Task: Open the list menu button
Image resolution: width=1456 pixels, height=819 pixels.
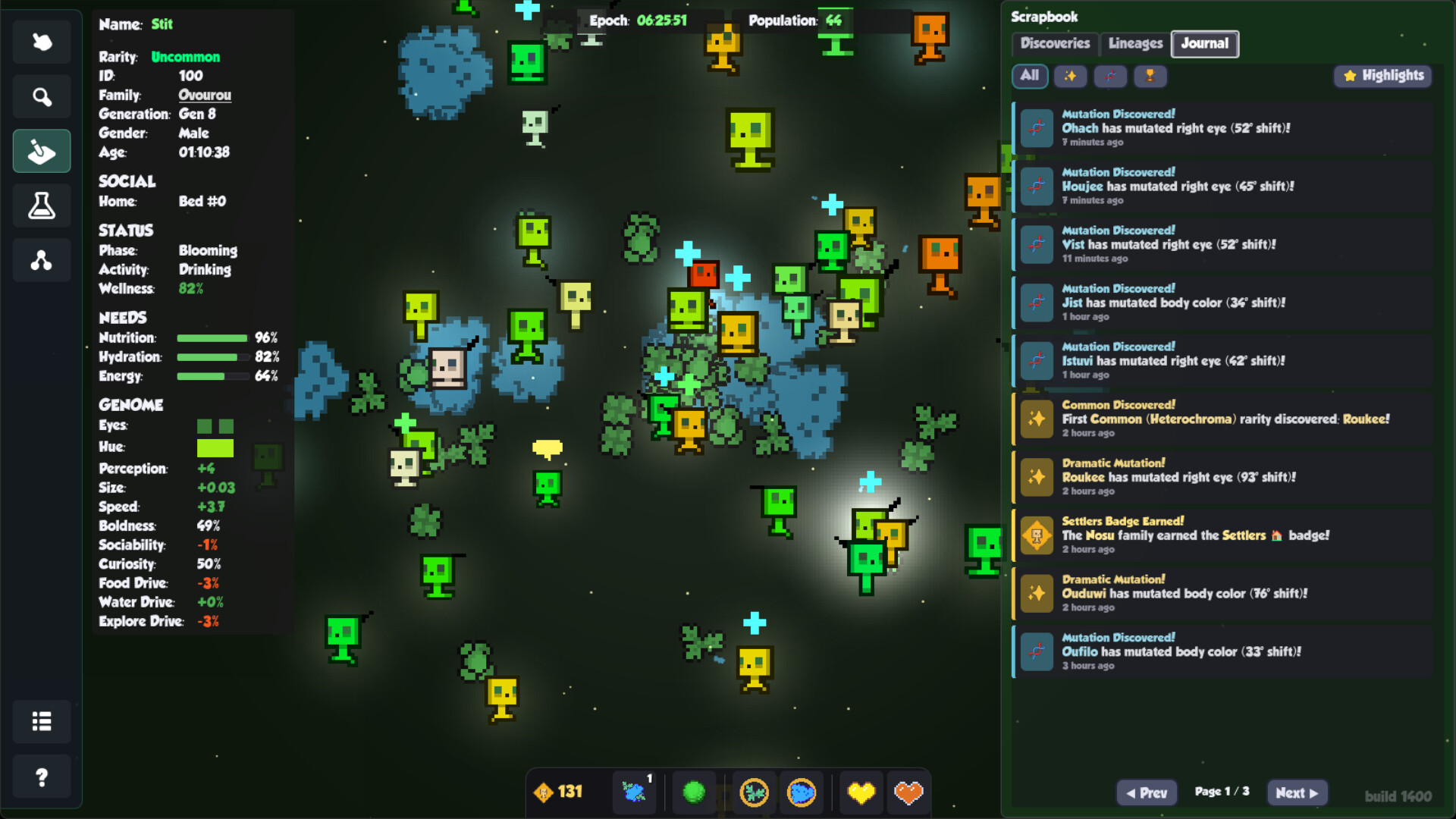Action: (42, 721)
